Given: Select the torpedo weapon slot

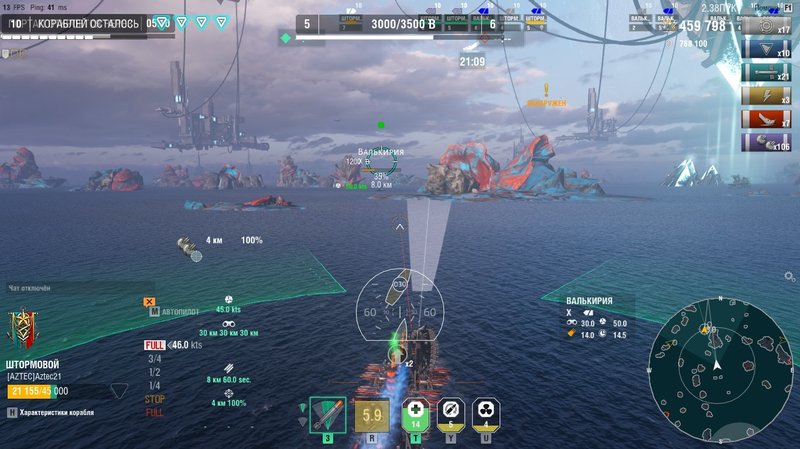Looking at the screenshot, I should tap(327, 413).
